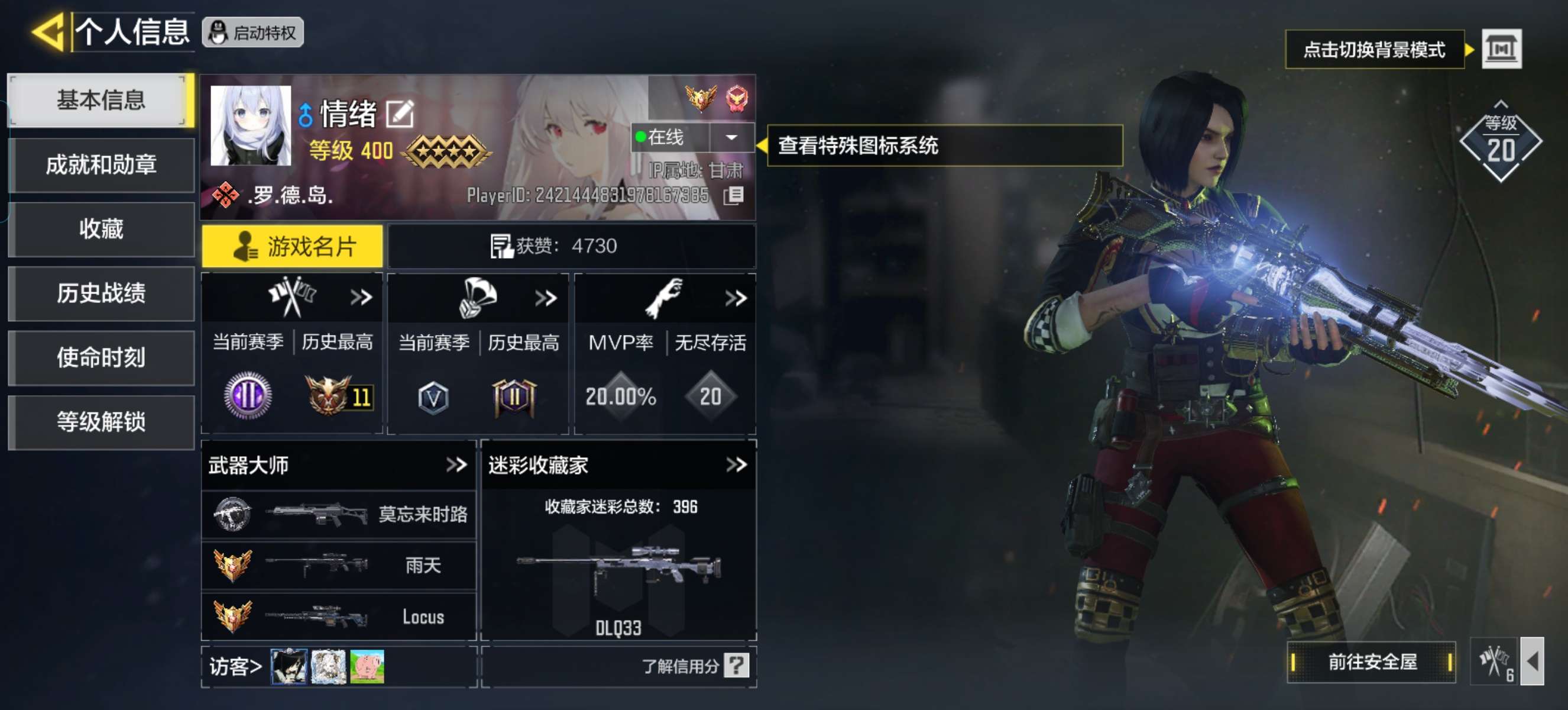Switch to the 等级解锁 tab
Image resolution: width=1568 pixels, height=710 pixels.
[x=101, y=421]
